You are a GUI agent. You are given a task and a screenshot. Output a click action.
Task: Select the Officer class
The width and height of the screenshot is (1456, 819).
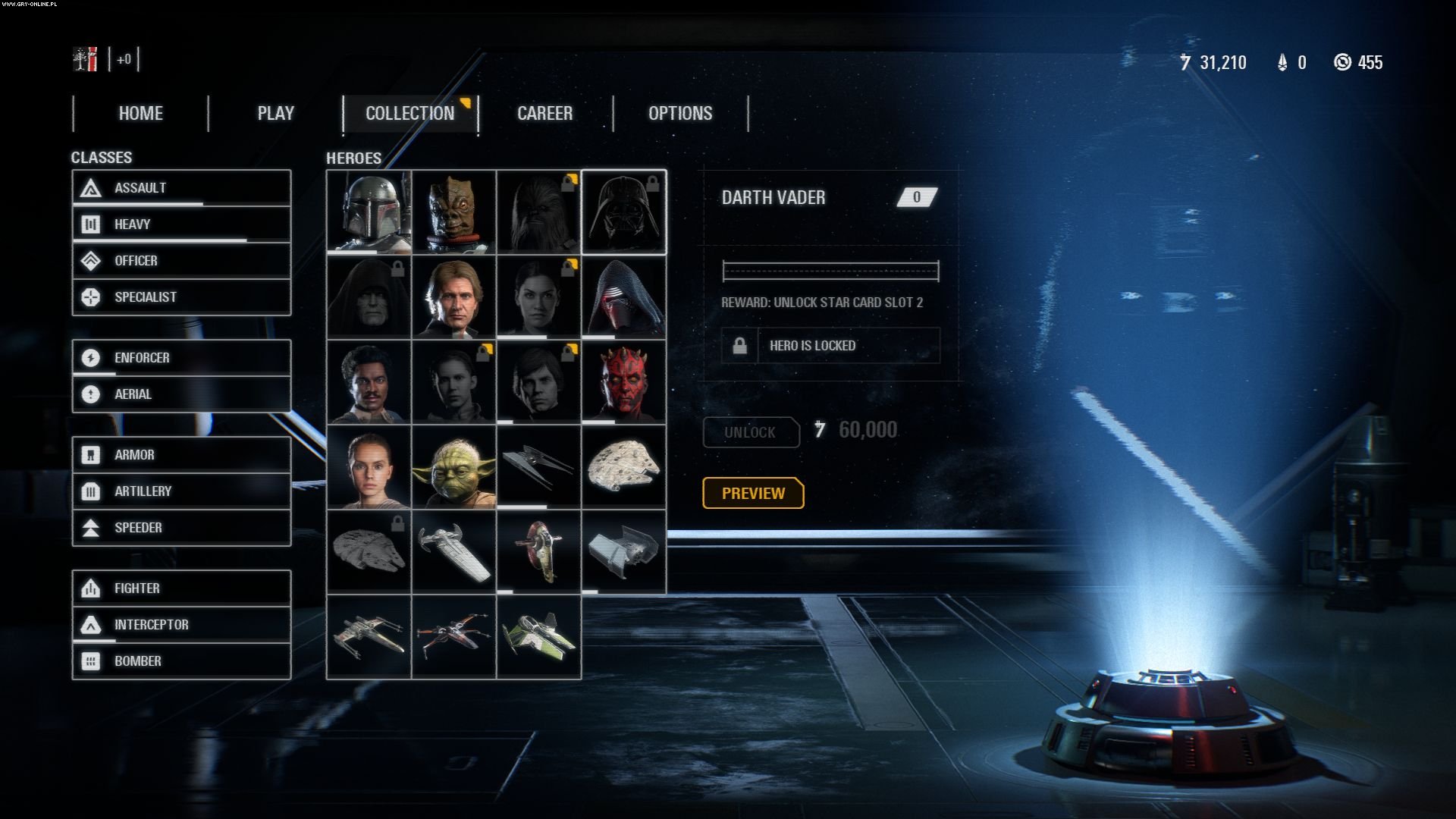coord(181,260)
